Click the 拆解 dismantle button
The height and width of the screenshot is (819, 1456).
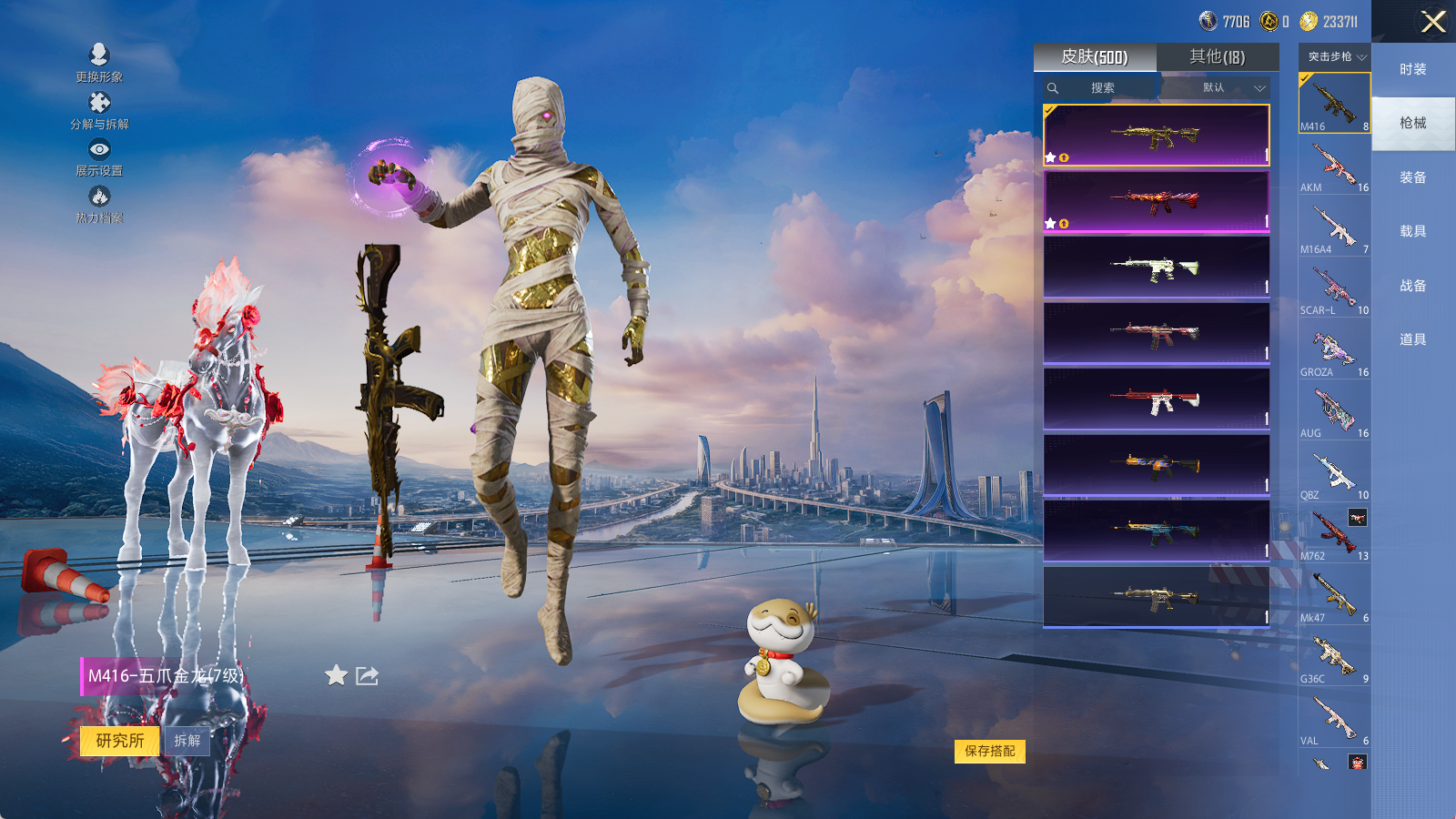[187, 741]
